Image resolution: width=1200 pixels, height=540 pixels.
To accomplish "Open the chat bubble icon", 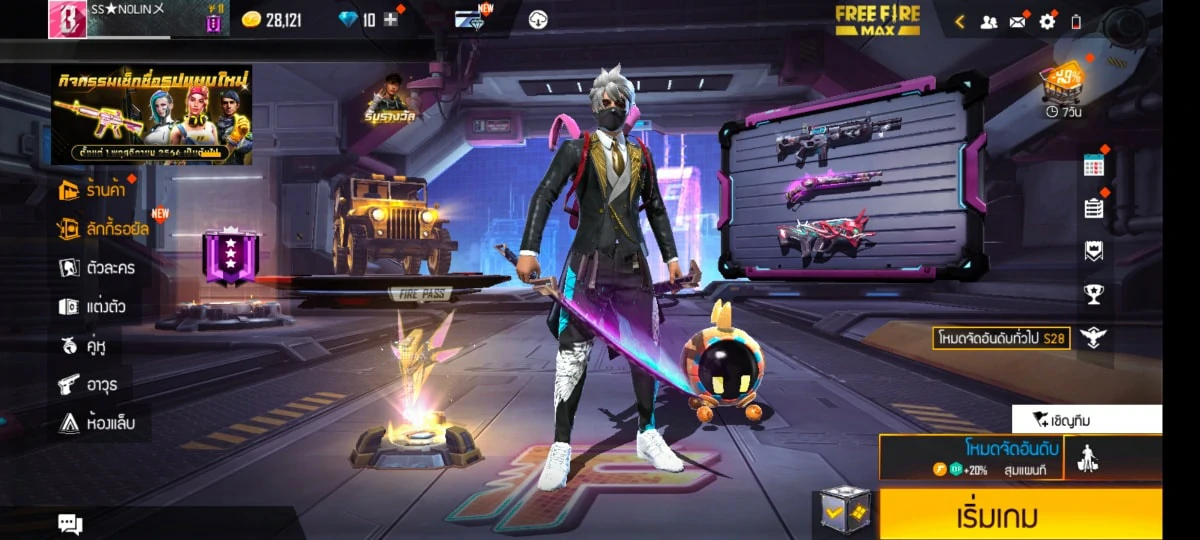I will tap(70, 523).
